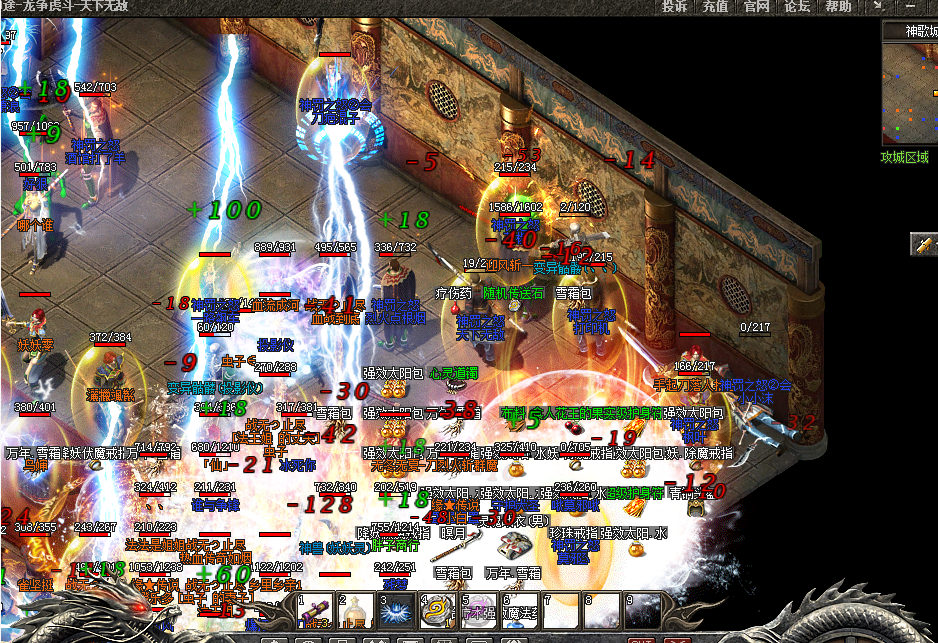Open the 帮助 help menu
Viewport: 938px width, 643px height.
(838, 7)
